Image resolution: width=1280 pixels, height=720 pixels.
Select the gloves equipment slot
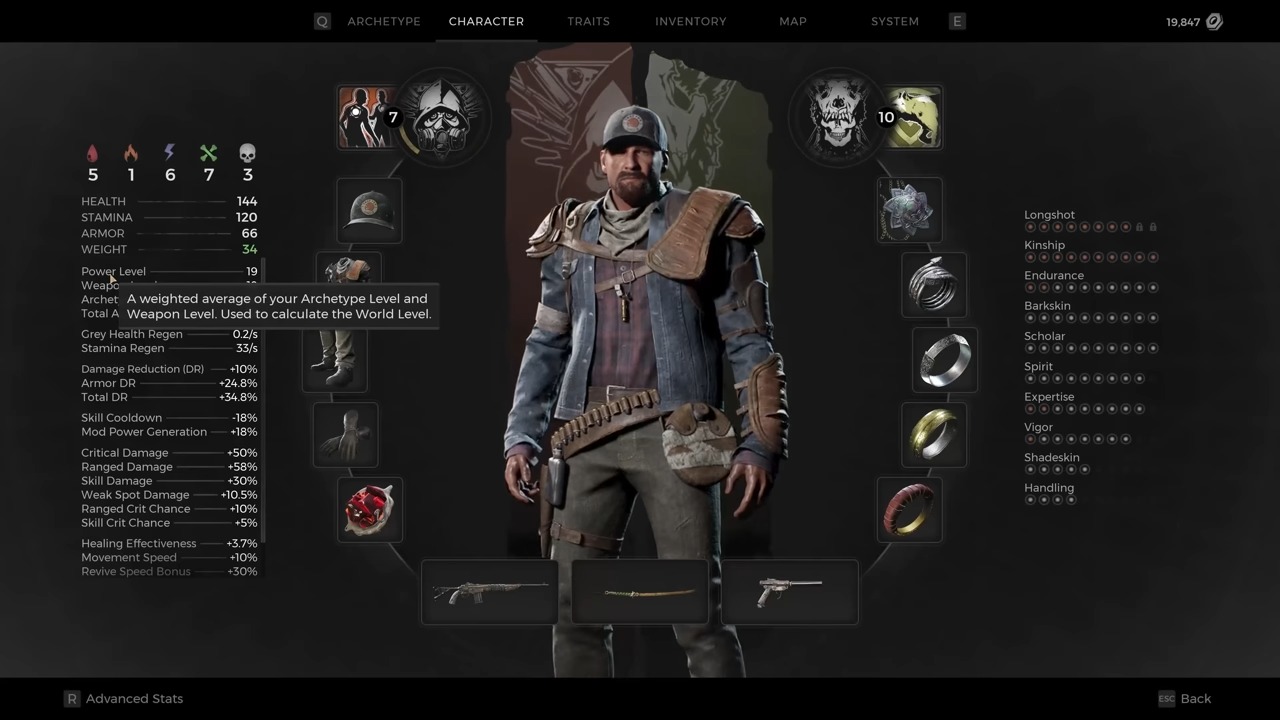[x=345, y=435]
